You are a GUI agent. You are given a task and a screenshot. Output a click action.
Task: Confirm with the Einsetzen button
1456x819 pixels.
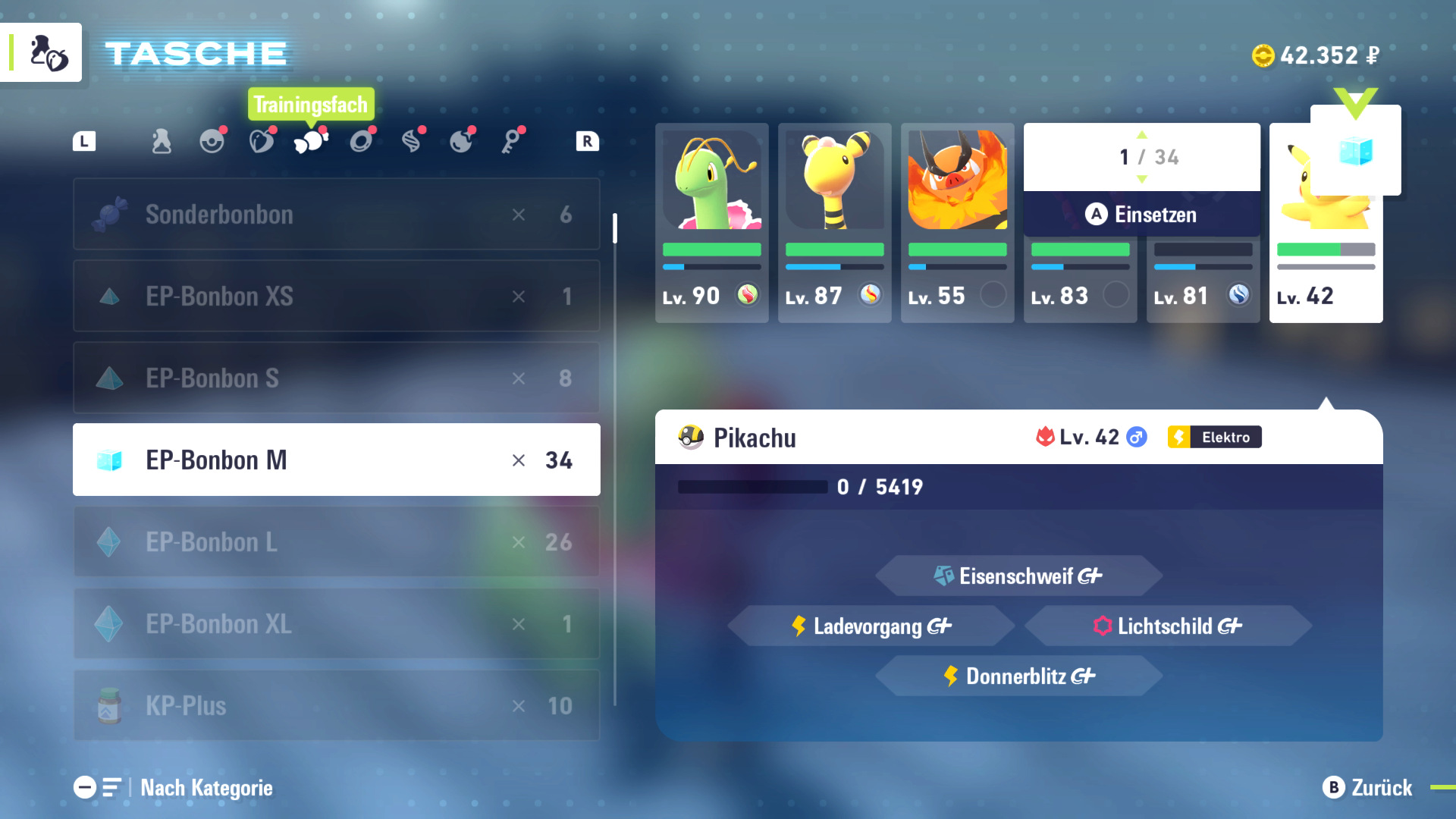tap(1141, 215)
